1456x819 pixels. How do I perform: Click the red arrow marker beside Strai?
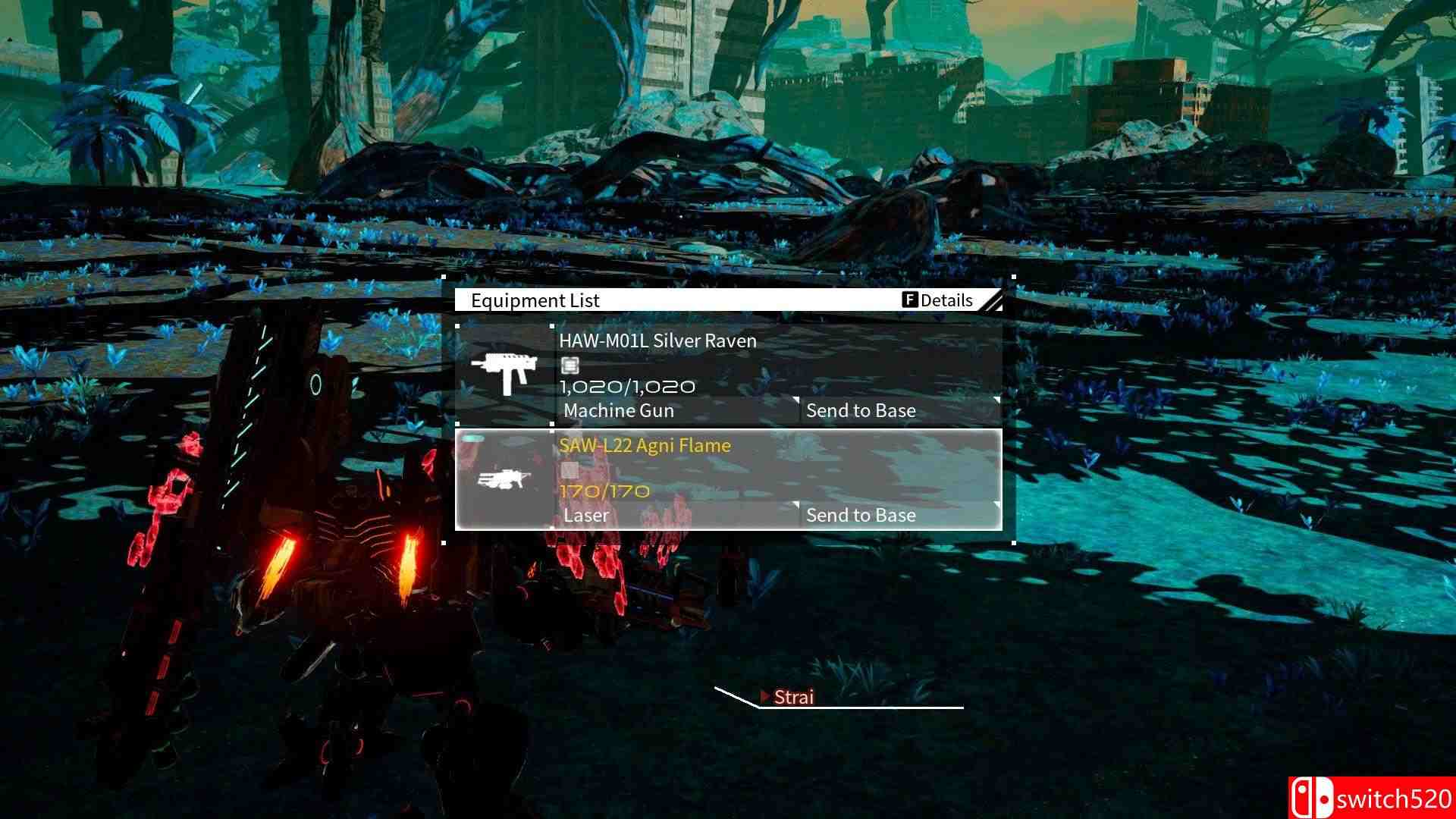766,696
